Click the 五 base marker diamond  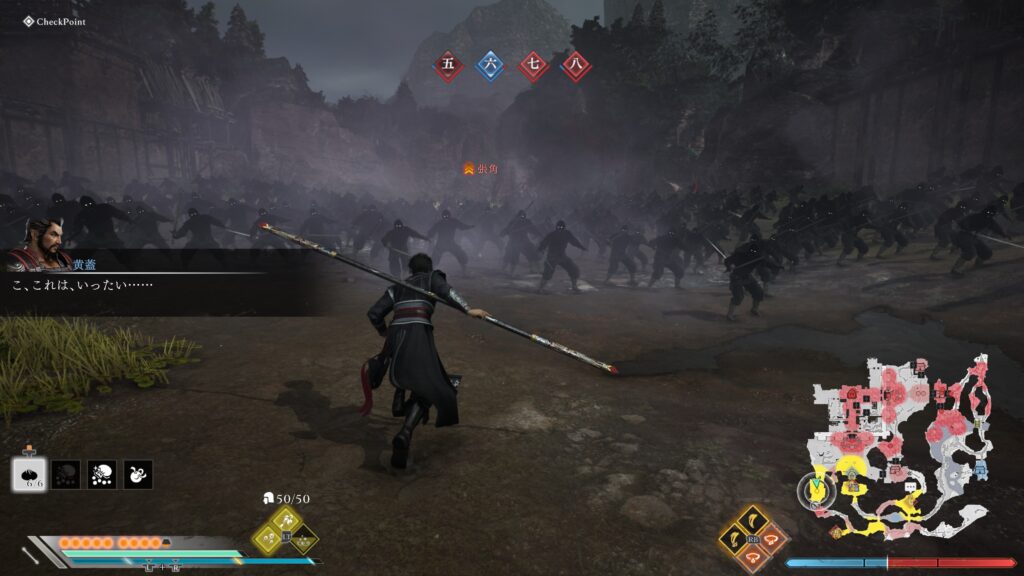click(448, 66)
